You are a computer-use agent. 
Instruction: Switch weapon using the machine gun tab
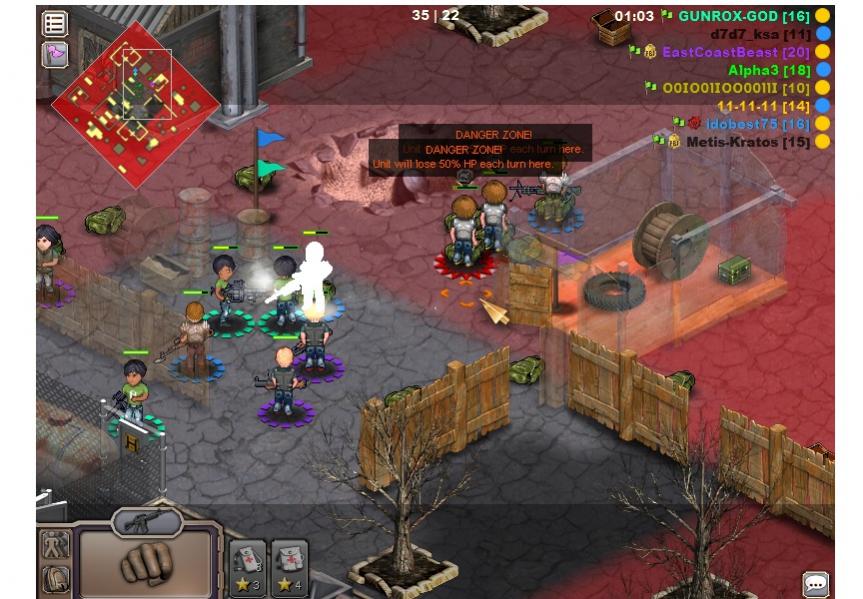[147, 520]
